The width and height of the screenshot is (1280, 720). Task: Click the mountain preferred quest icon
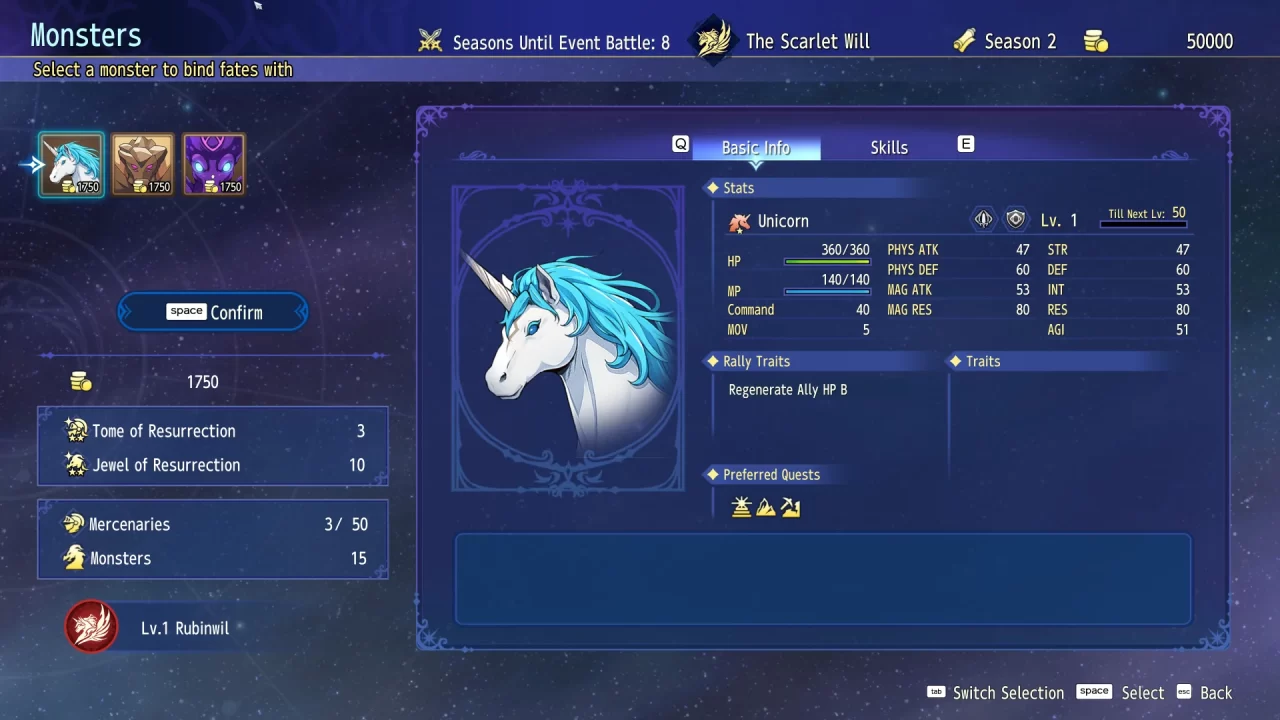766,507
